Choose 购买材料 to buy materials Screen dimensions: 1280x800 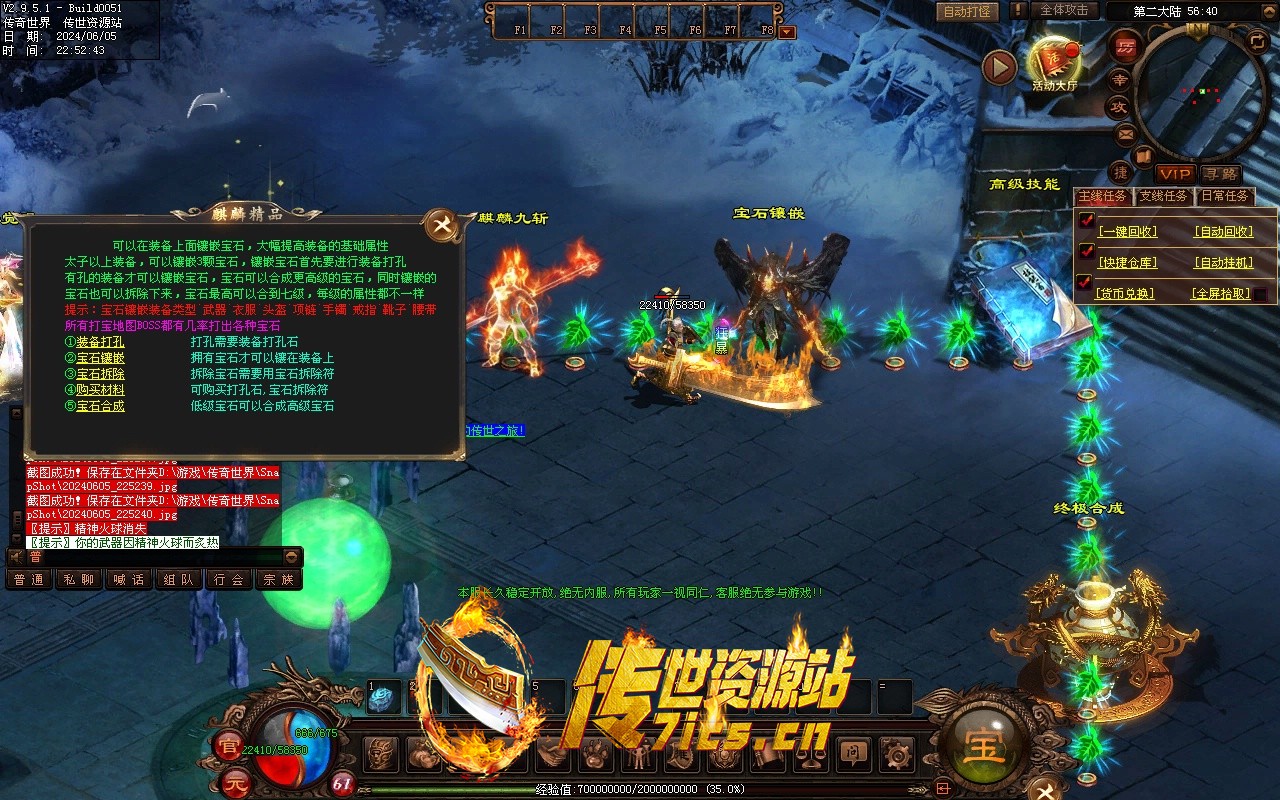click(100, 390)
